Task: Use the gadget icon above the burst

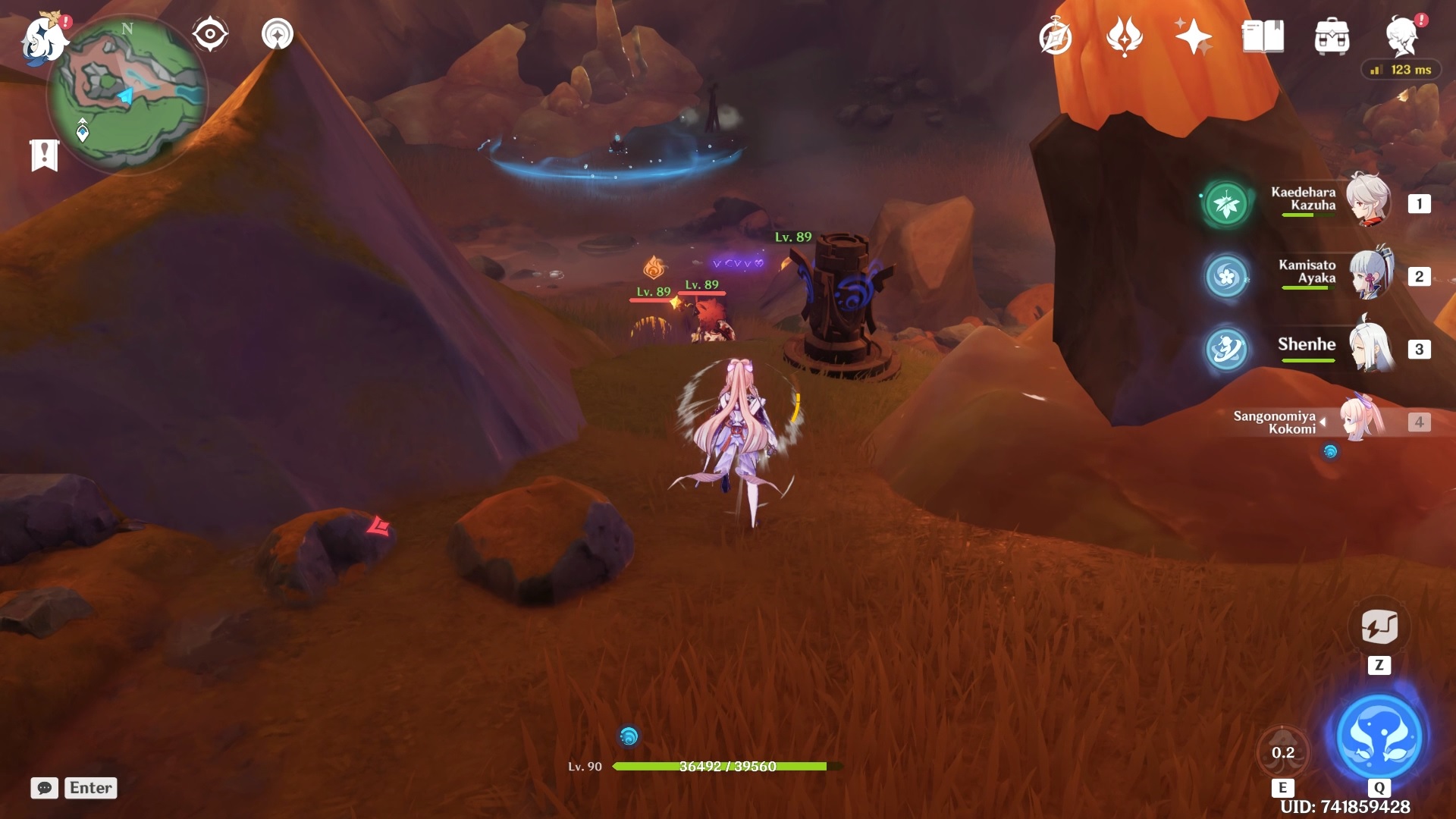Action: pos(1379,627)
